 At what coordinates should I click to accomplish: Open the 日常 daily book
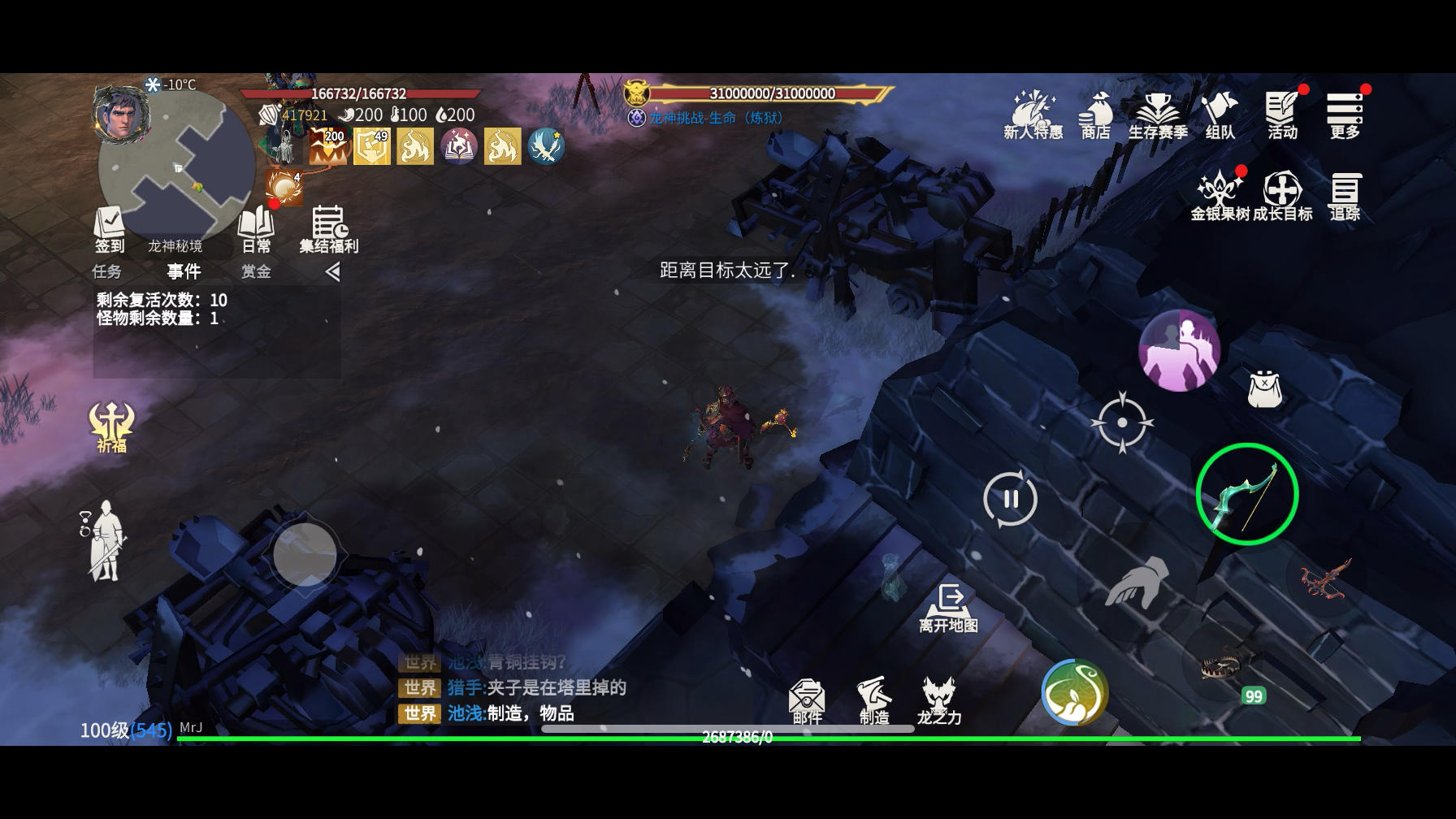(256, 229)
